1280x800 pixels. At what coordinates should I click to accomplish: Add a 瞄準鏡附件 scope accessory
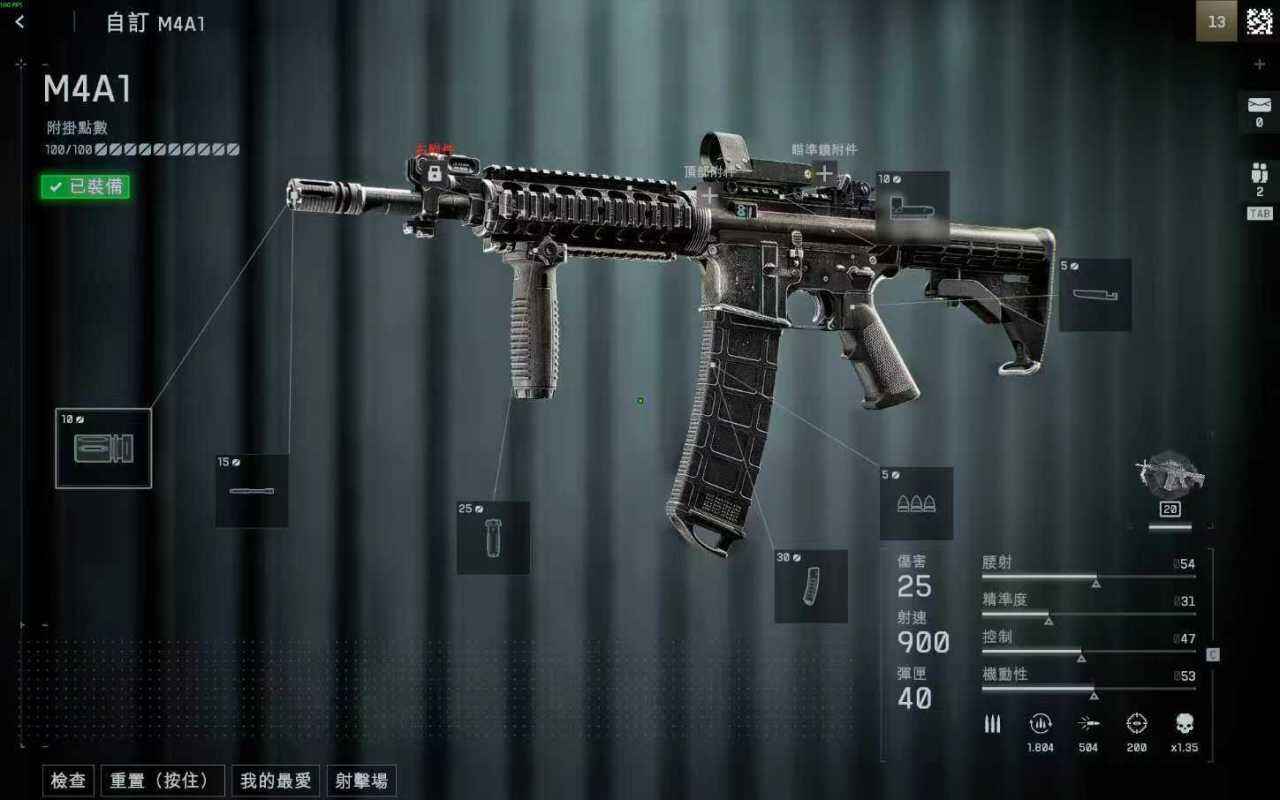tap(825, 174)
